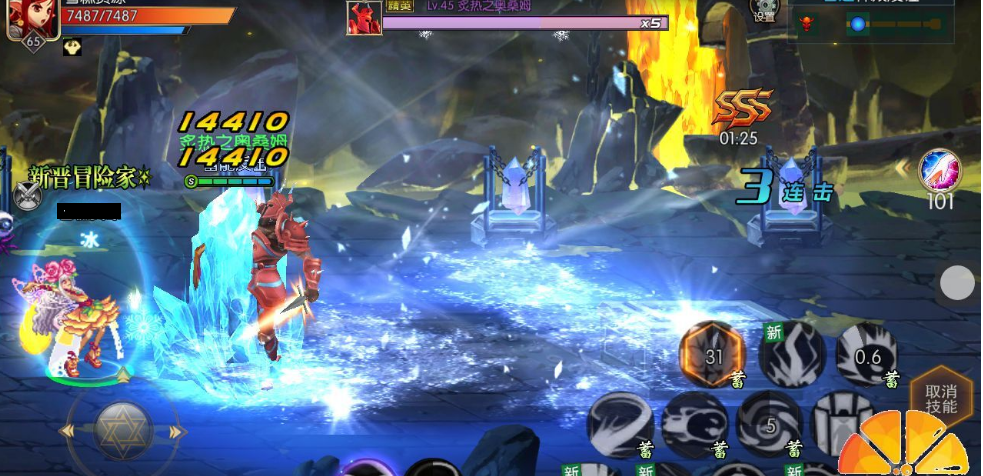Screen dimensions: 983x476
Task: Tap the flexing arm buff icon
Action: click(72, 47)
